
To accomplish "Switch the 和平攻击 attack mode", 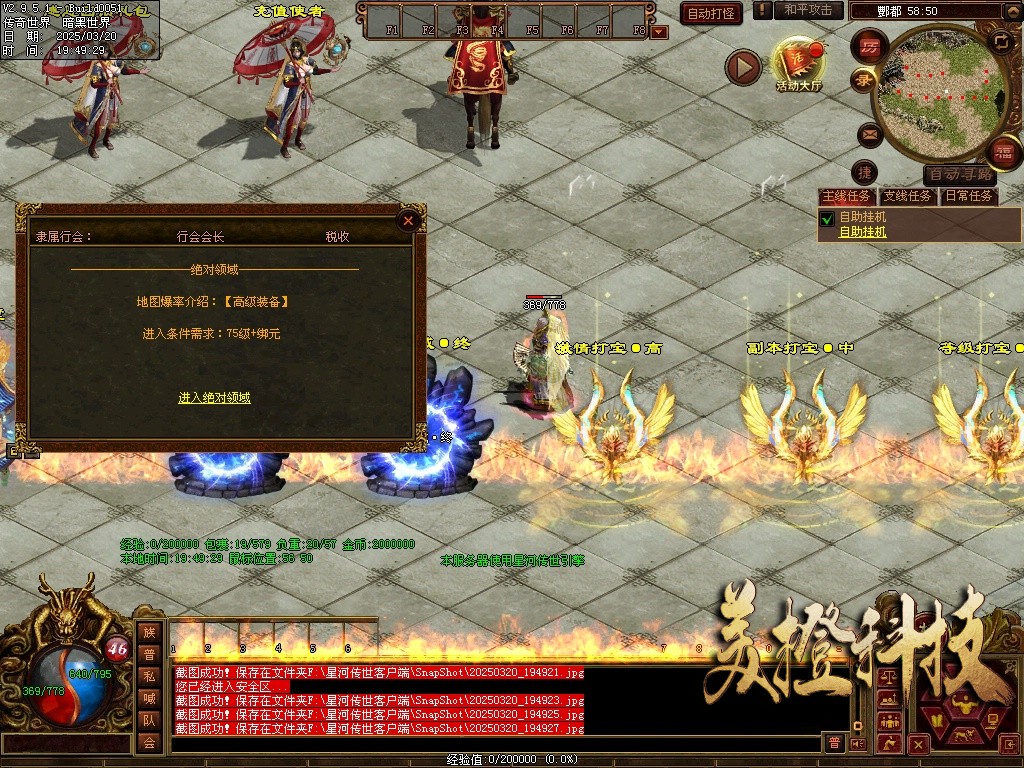I will click(x=808, y=10).
